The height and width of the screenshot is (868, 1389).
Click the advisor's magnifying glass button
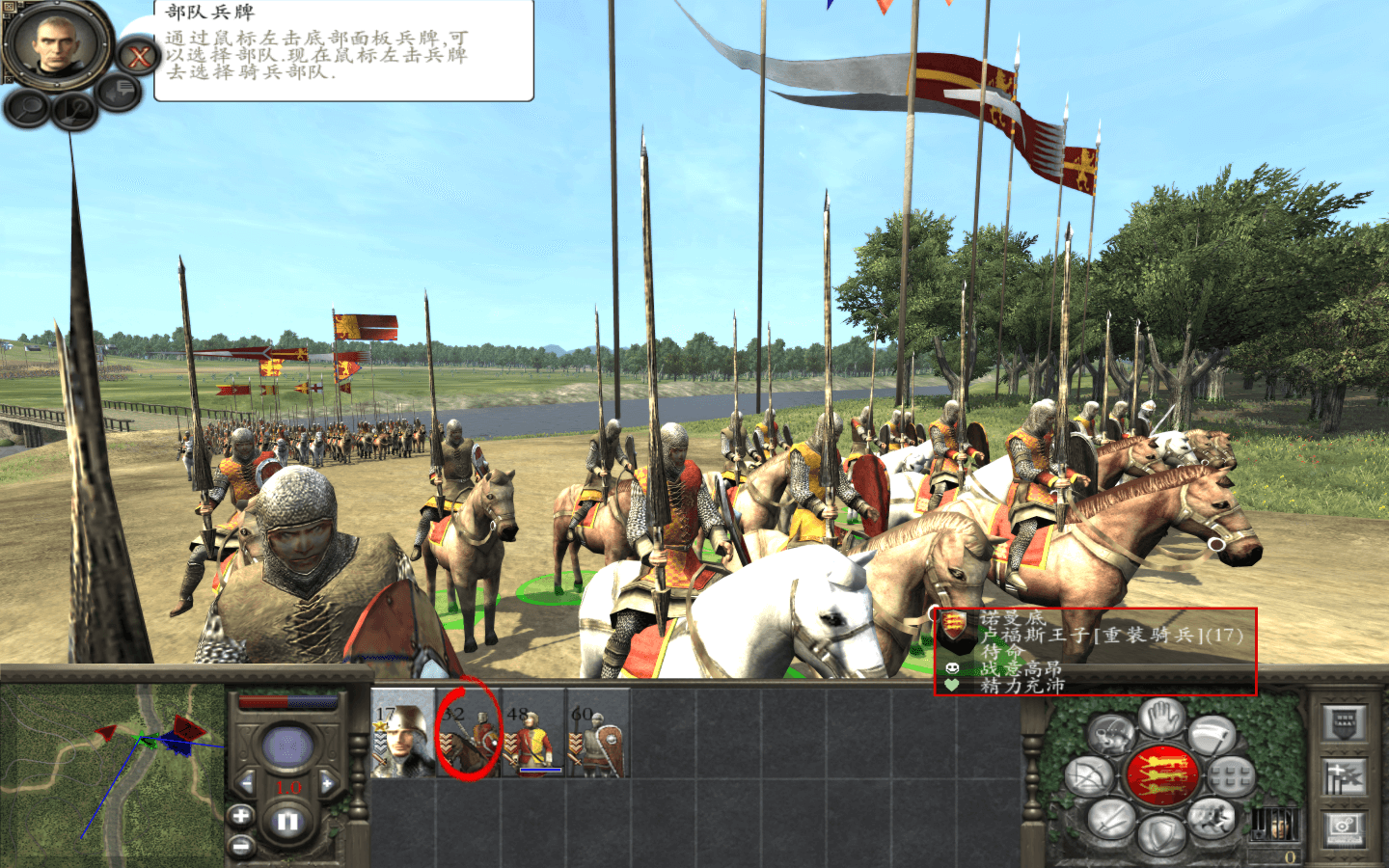[28, 108]
